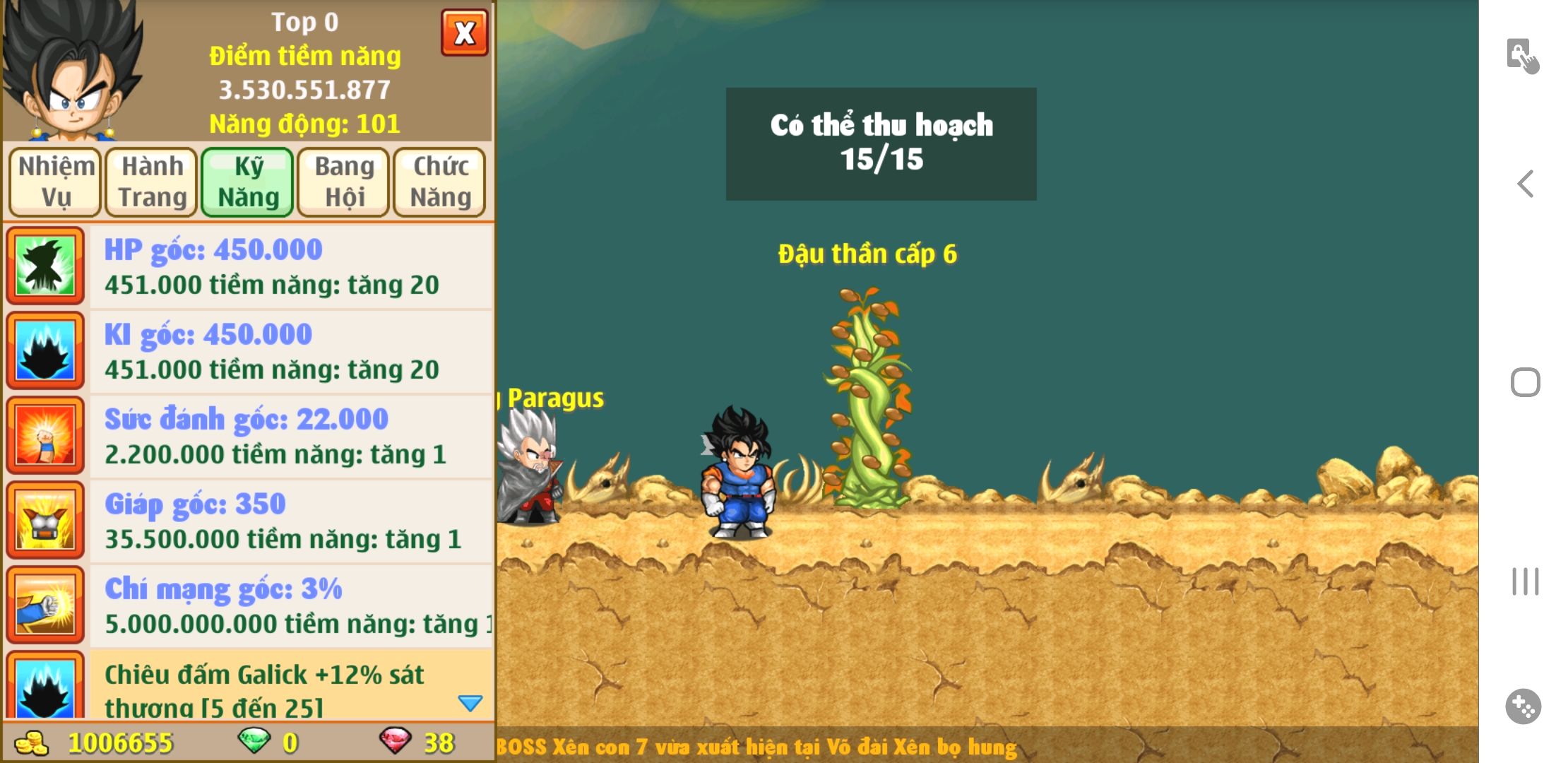This screenshot has height=763, width=1568.
Task: Click the blue scroll-down arrow in skill list
Action: pos(470,703)
